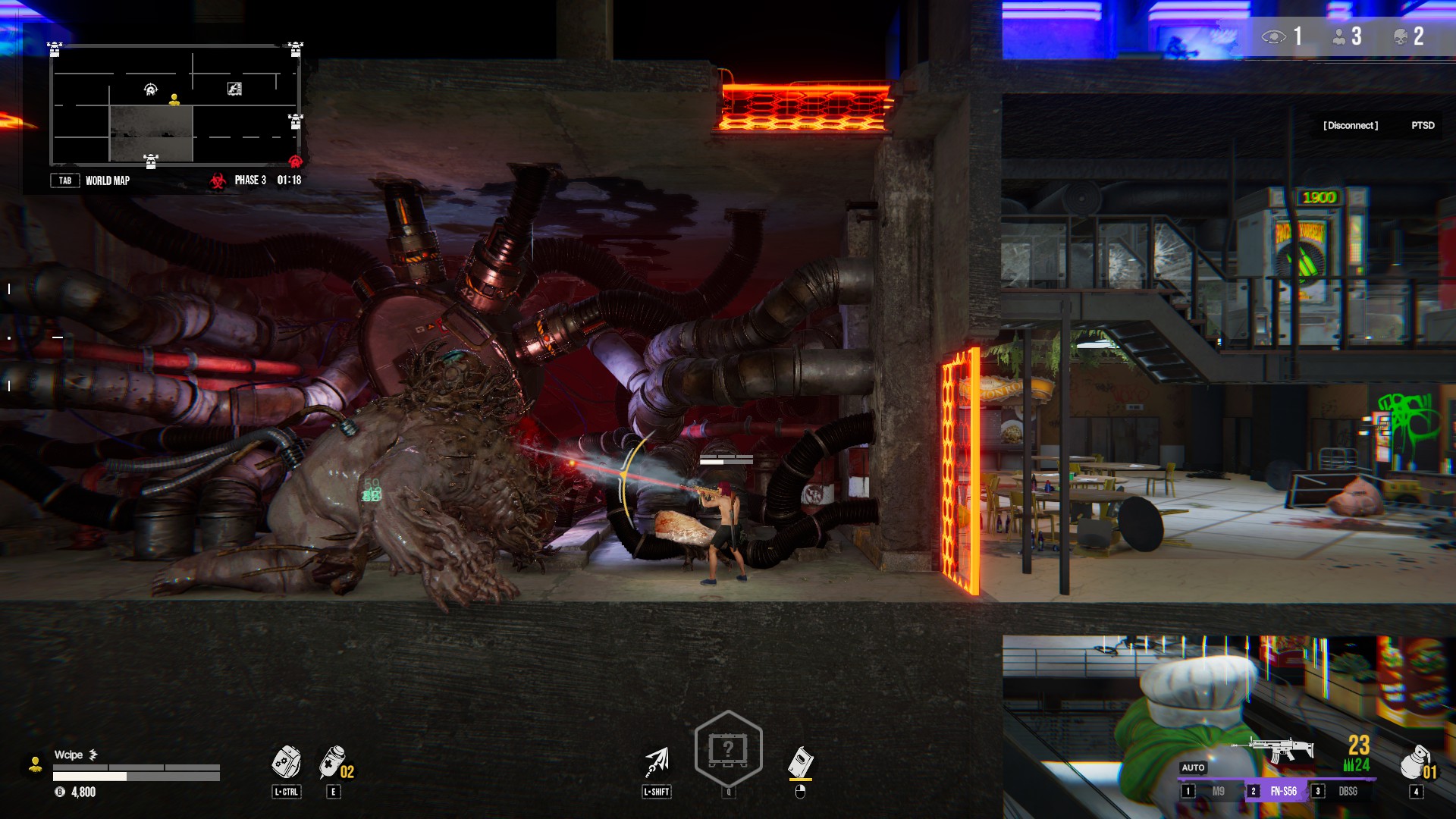Image resolution: width=1456 pixels, height=819 pixels.
Task: Toggle the AUTO fire mode label
Action: (x=1193, y=767)
